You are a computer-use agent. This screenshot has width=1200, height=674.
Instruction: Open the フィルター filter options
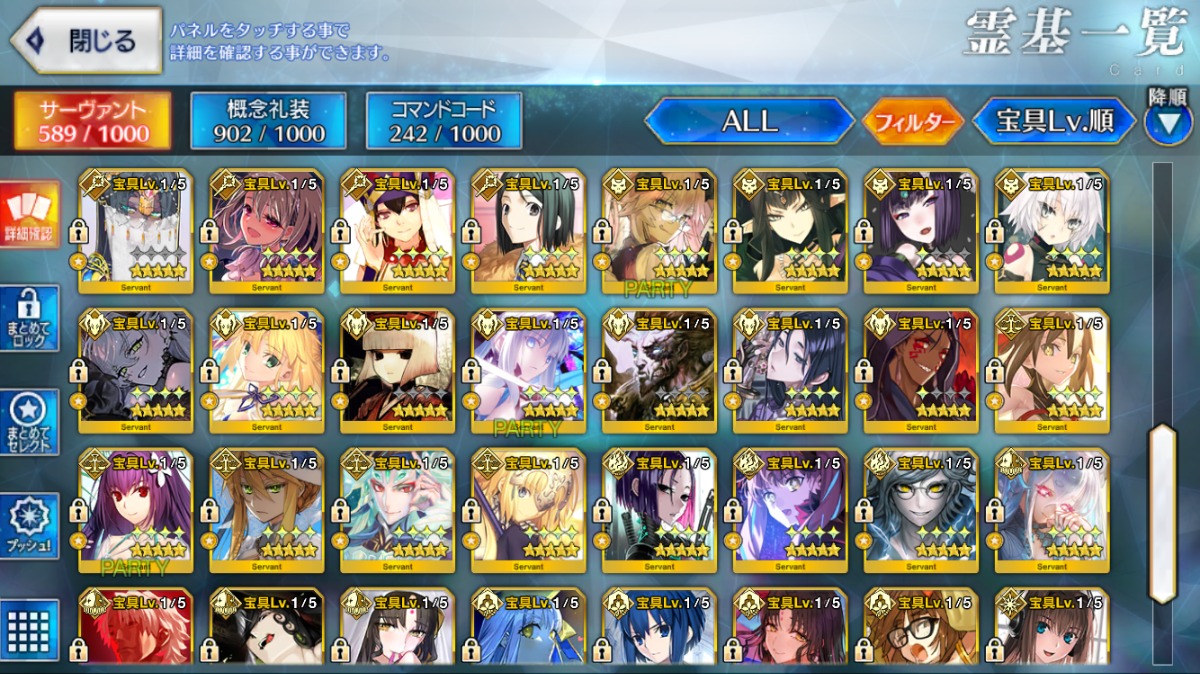pyautogui.click(x=913, y=122)
